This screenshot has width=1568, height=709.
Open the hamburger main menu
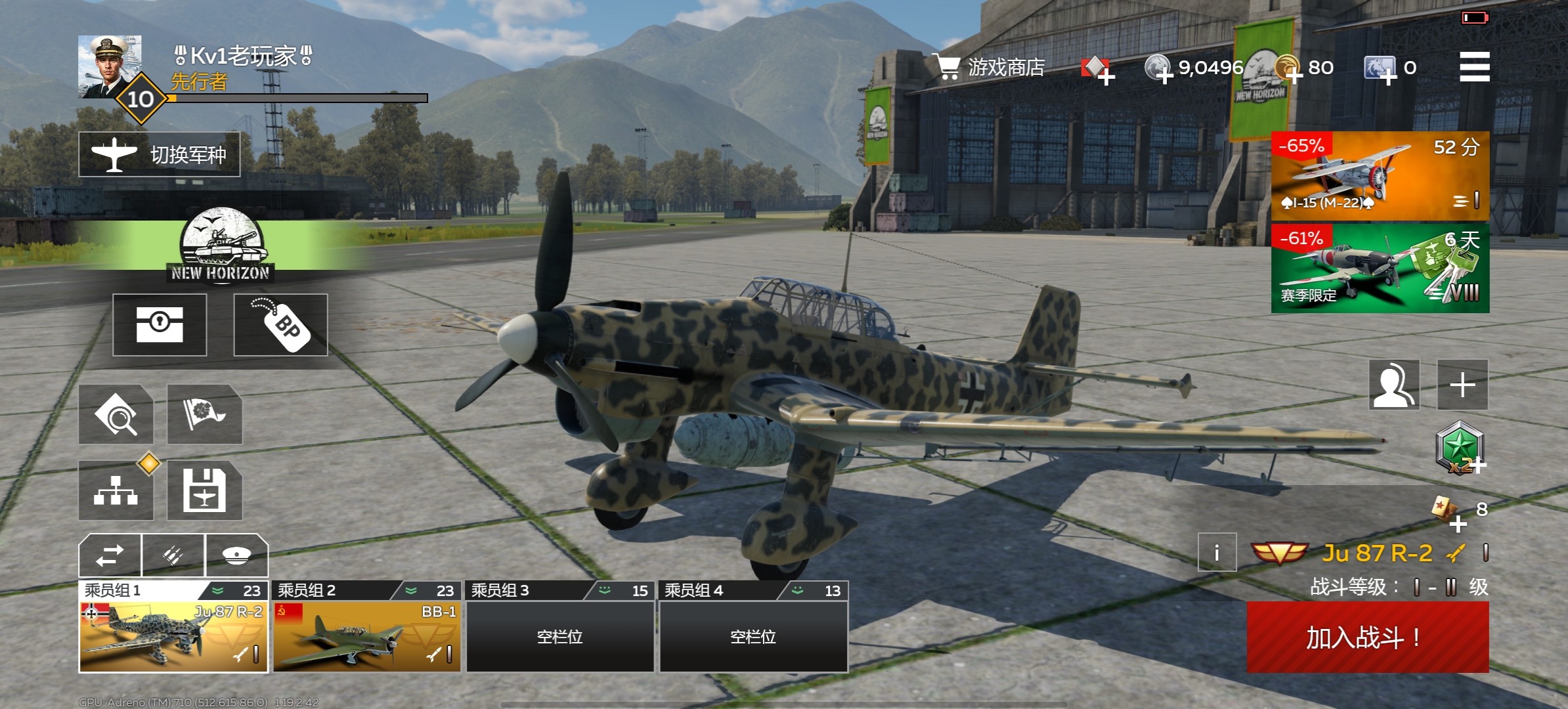[1473, 67]
